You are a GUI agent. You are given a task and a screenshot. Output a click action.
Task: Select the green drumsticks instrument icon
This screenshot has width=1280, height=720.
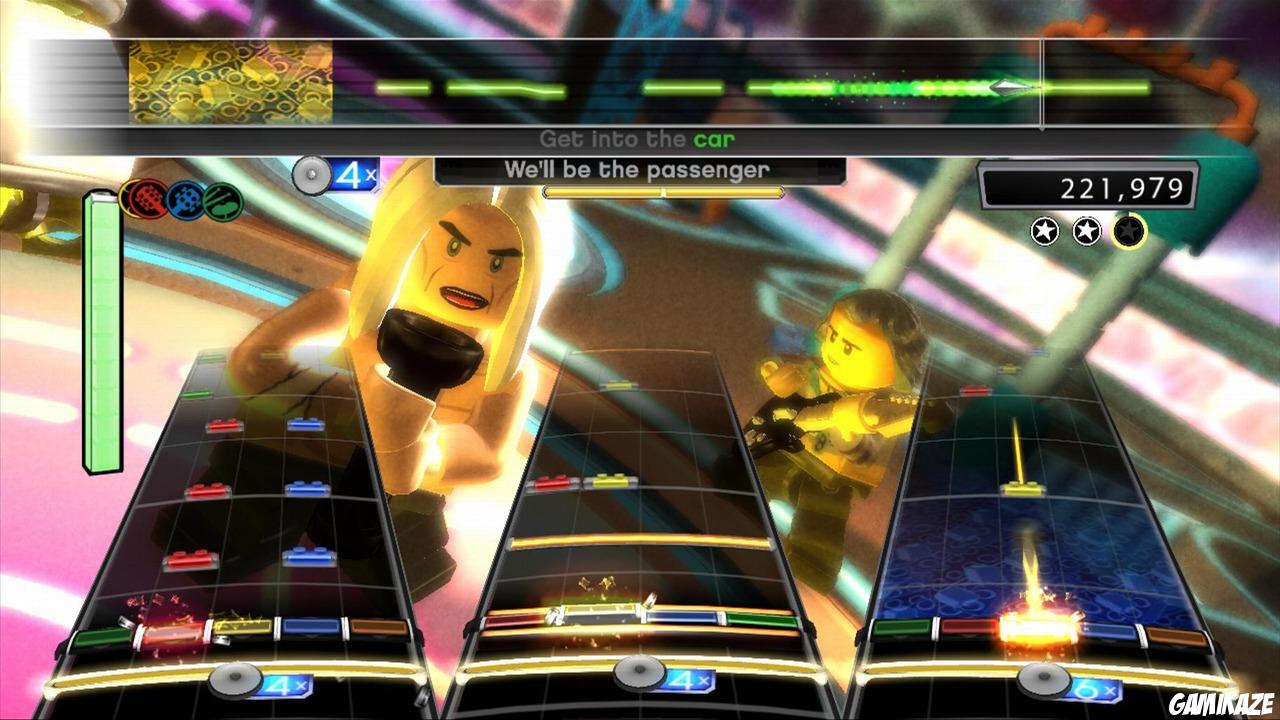222,201
